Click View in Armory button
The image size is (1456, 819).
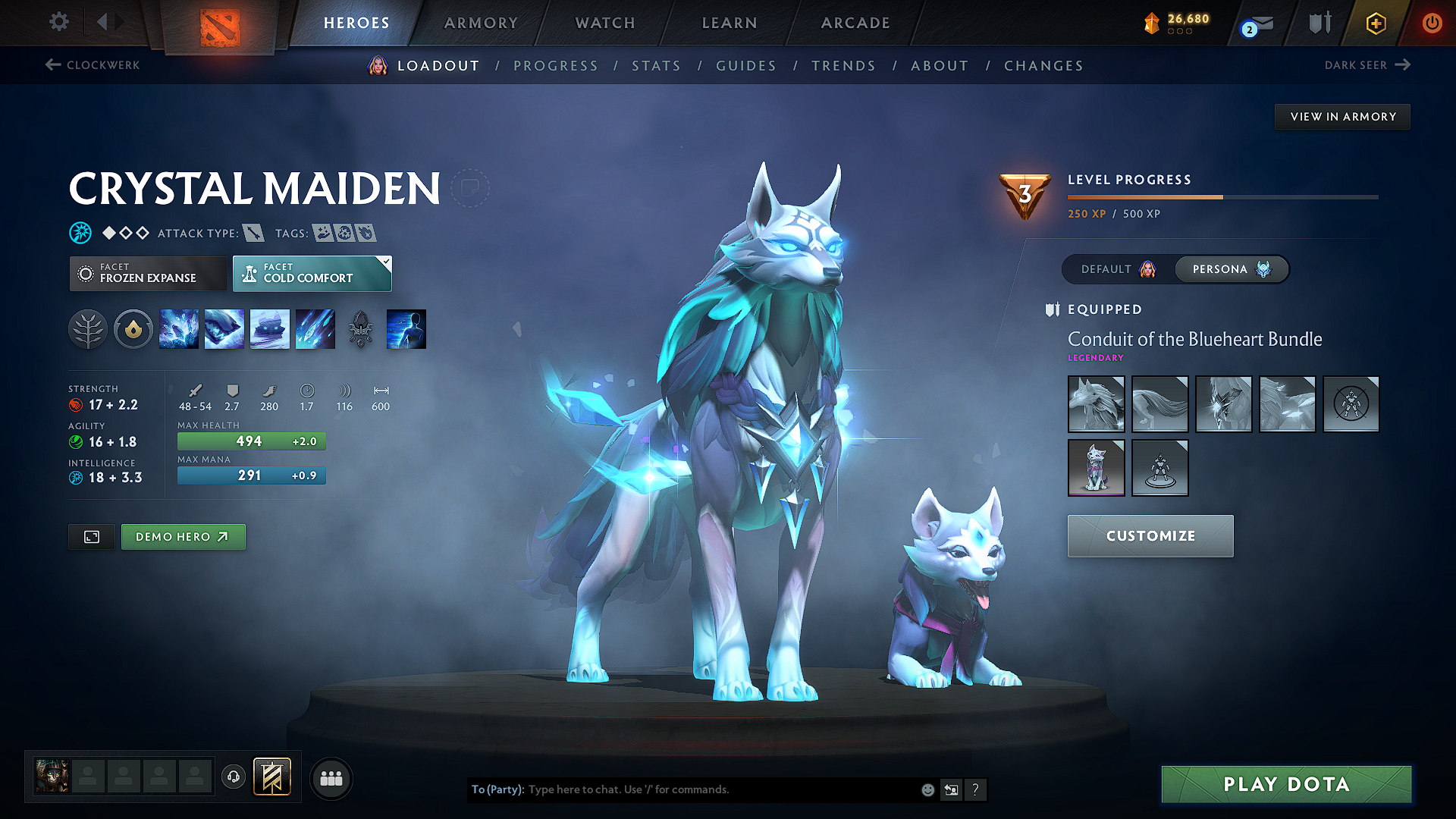pos(1342,117)
